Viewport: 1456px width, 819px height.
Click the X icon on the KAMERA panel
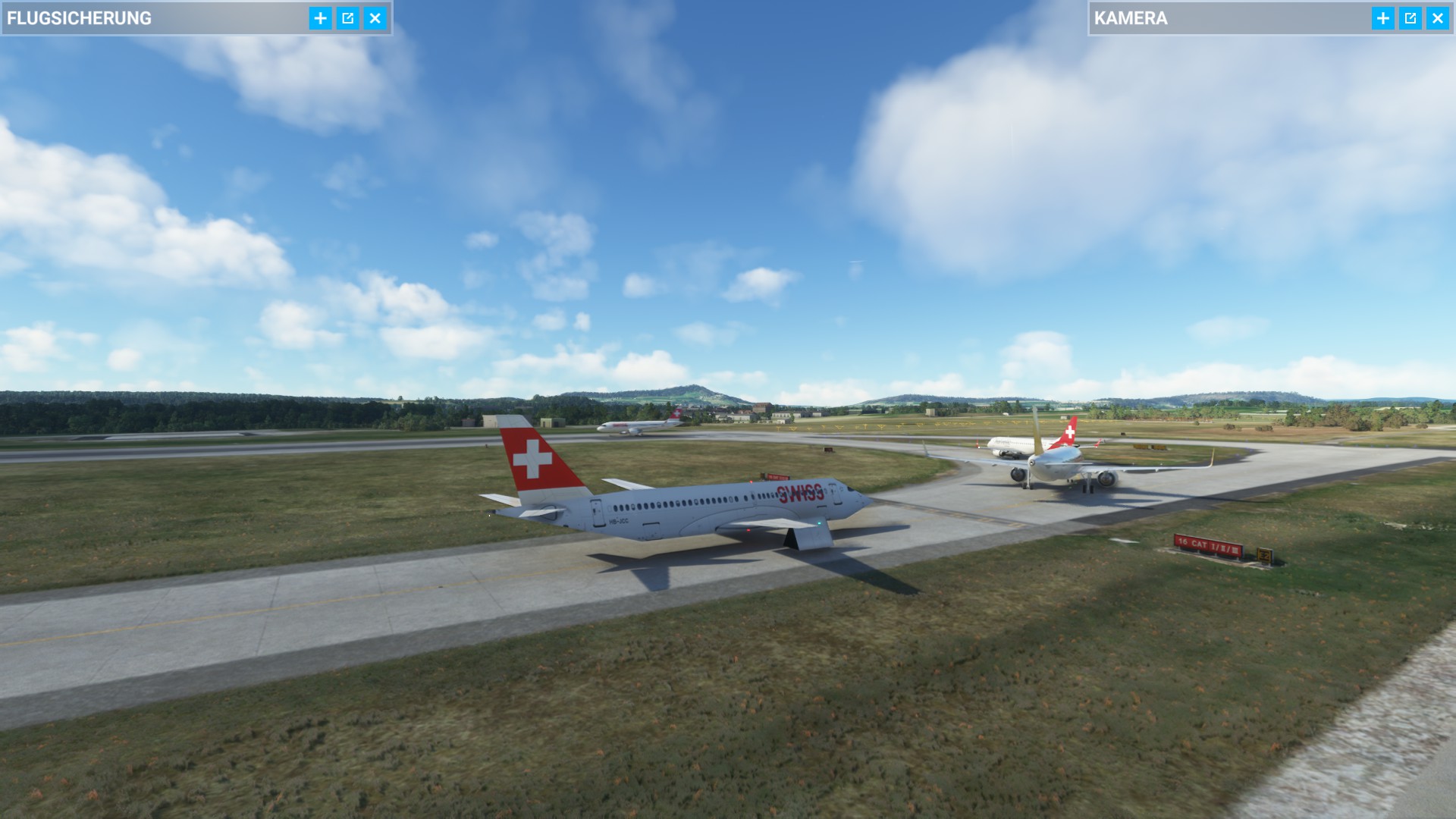pos(1439,17)
